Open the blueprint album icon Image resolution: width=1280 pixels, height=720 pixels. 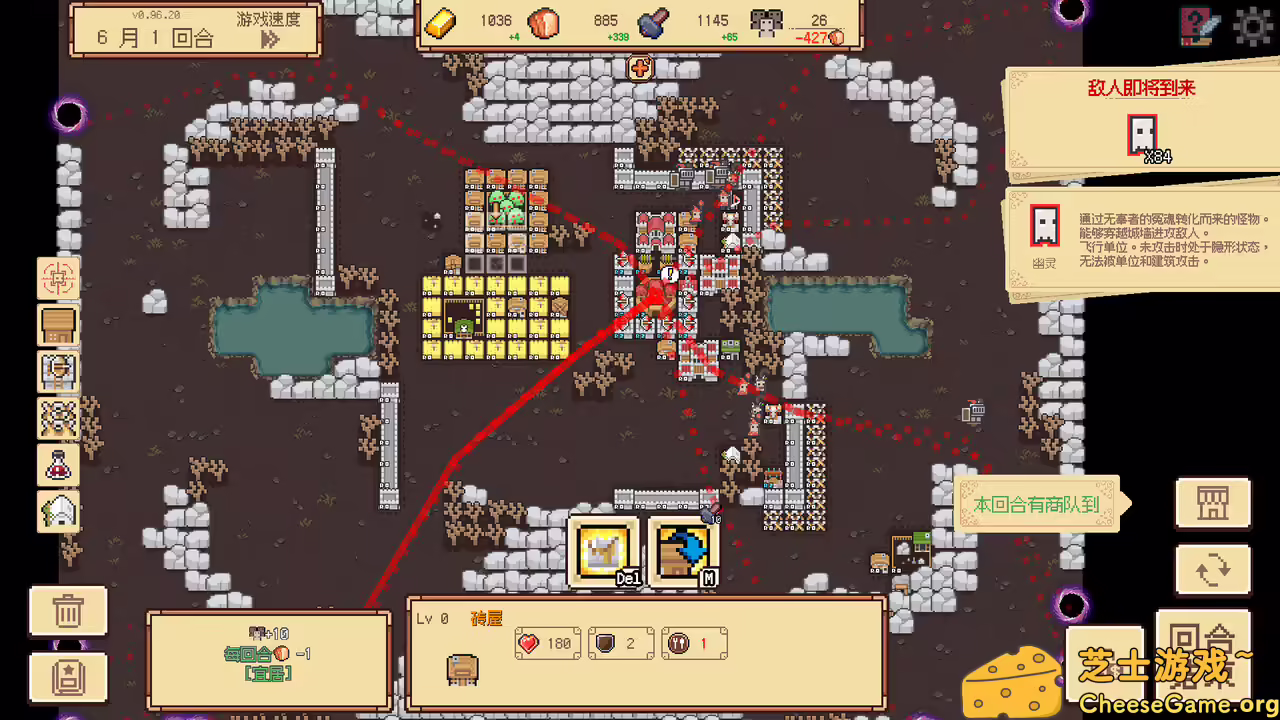tap(68, 678)
